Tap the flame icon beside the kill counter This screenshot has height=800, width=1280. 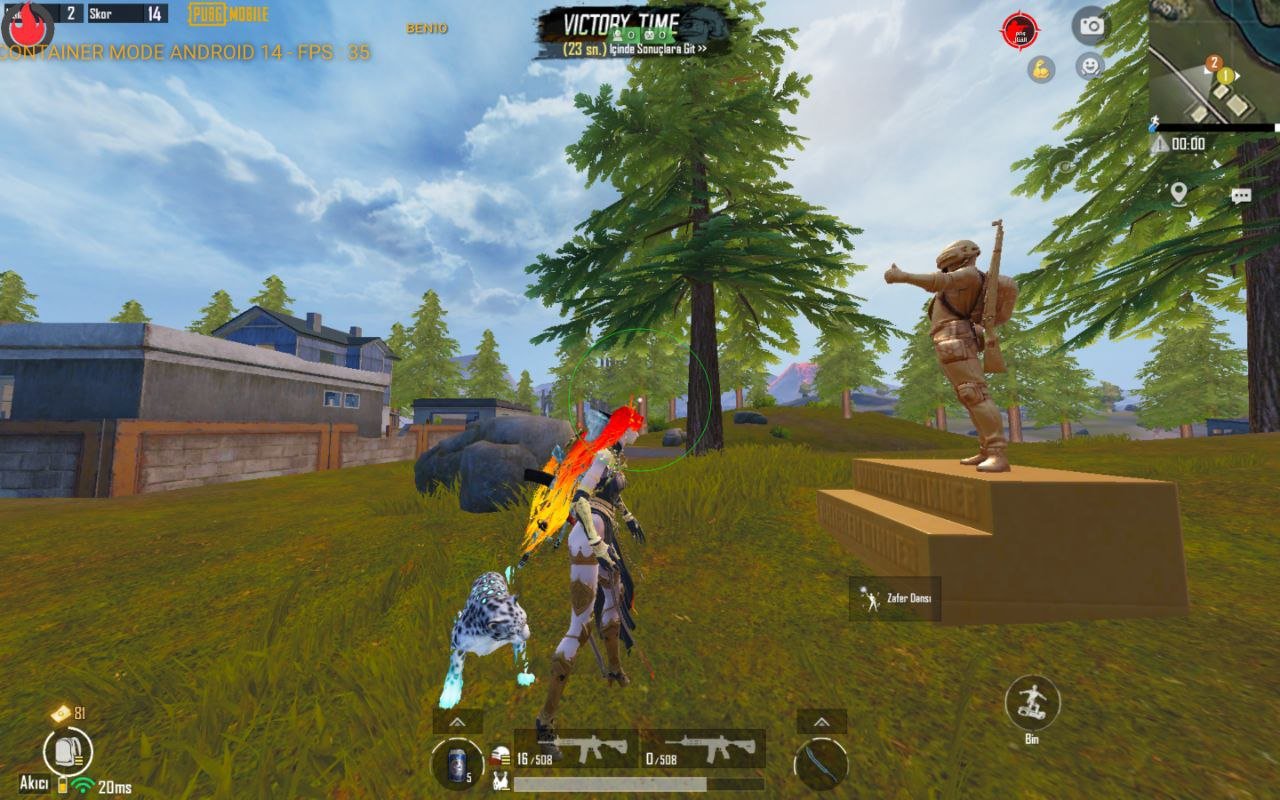[x=27, y=22]
